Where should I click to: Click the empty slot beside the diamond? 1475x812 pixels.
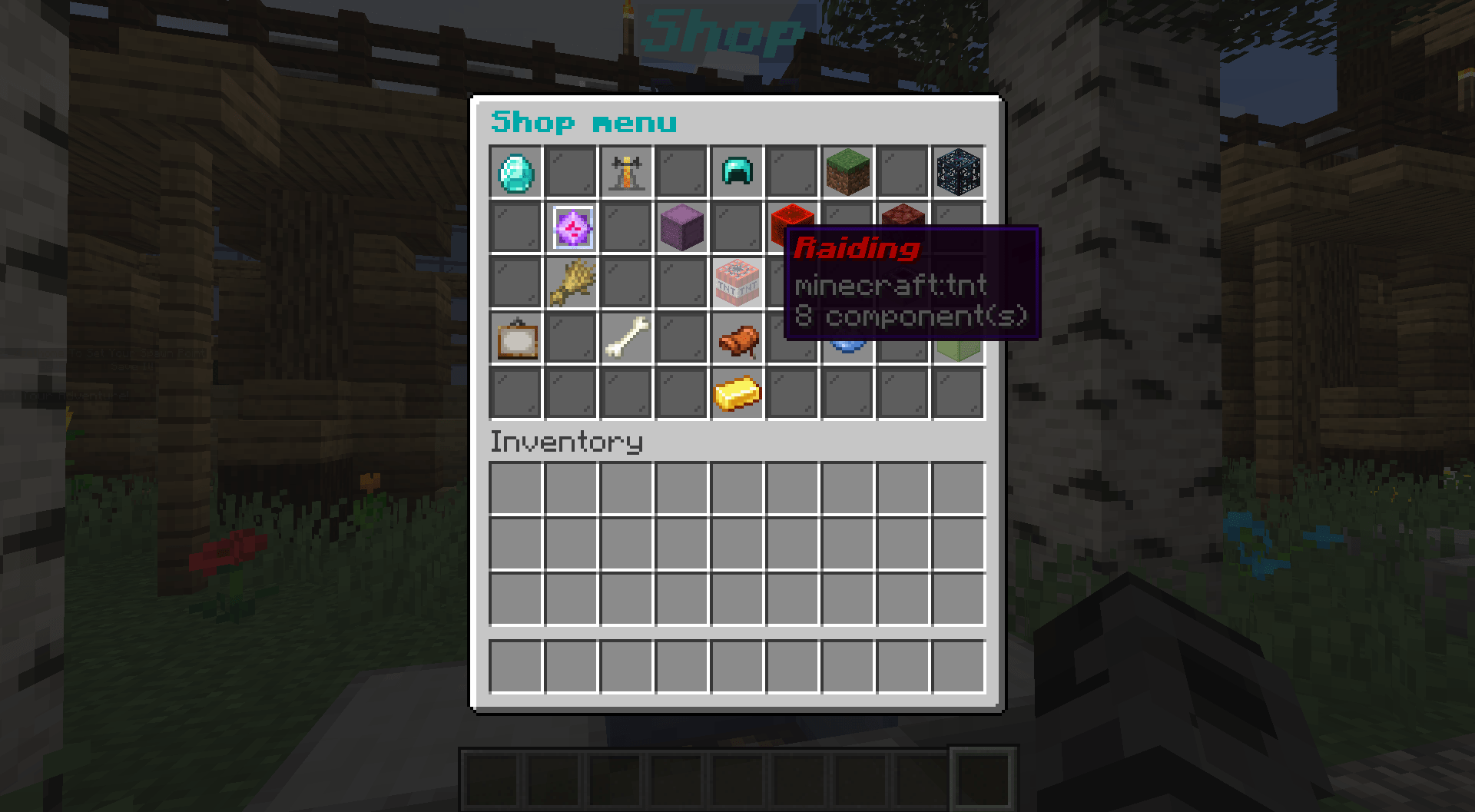pyautogui.click(x=571, y=171)
